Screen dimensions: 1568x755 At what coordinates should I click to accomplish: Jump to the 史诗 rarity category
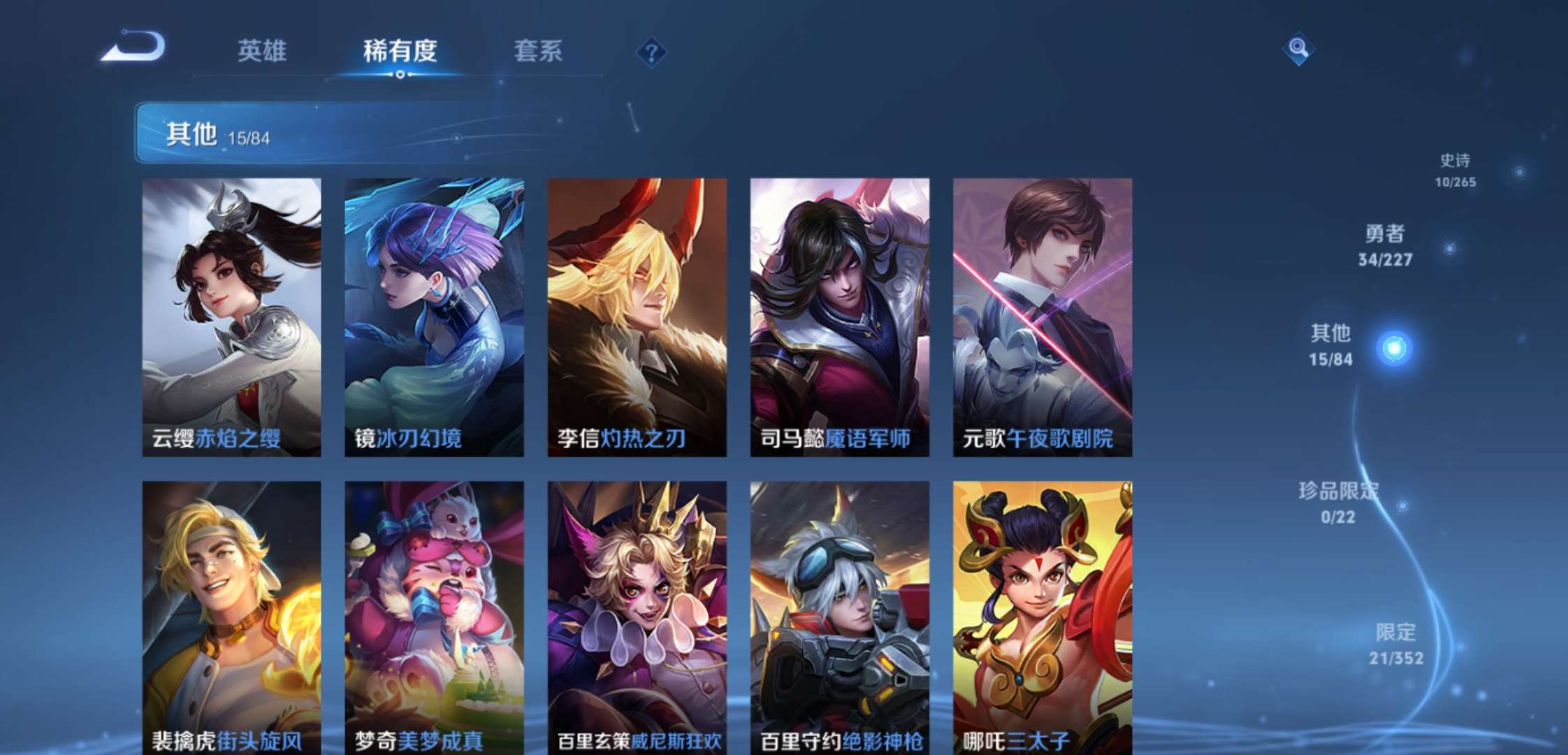point(1456,170)
